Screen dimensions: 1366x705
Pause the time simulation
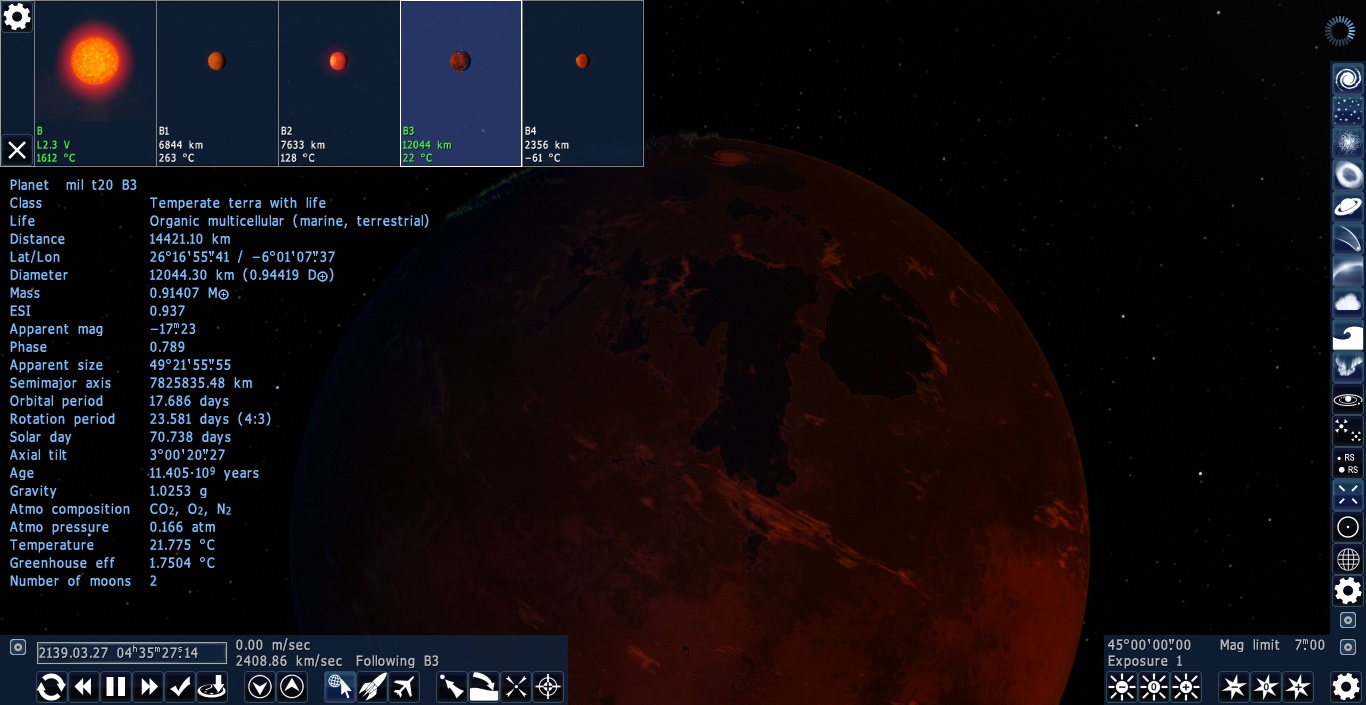pyautogui.click(x=116, y=687)
